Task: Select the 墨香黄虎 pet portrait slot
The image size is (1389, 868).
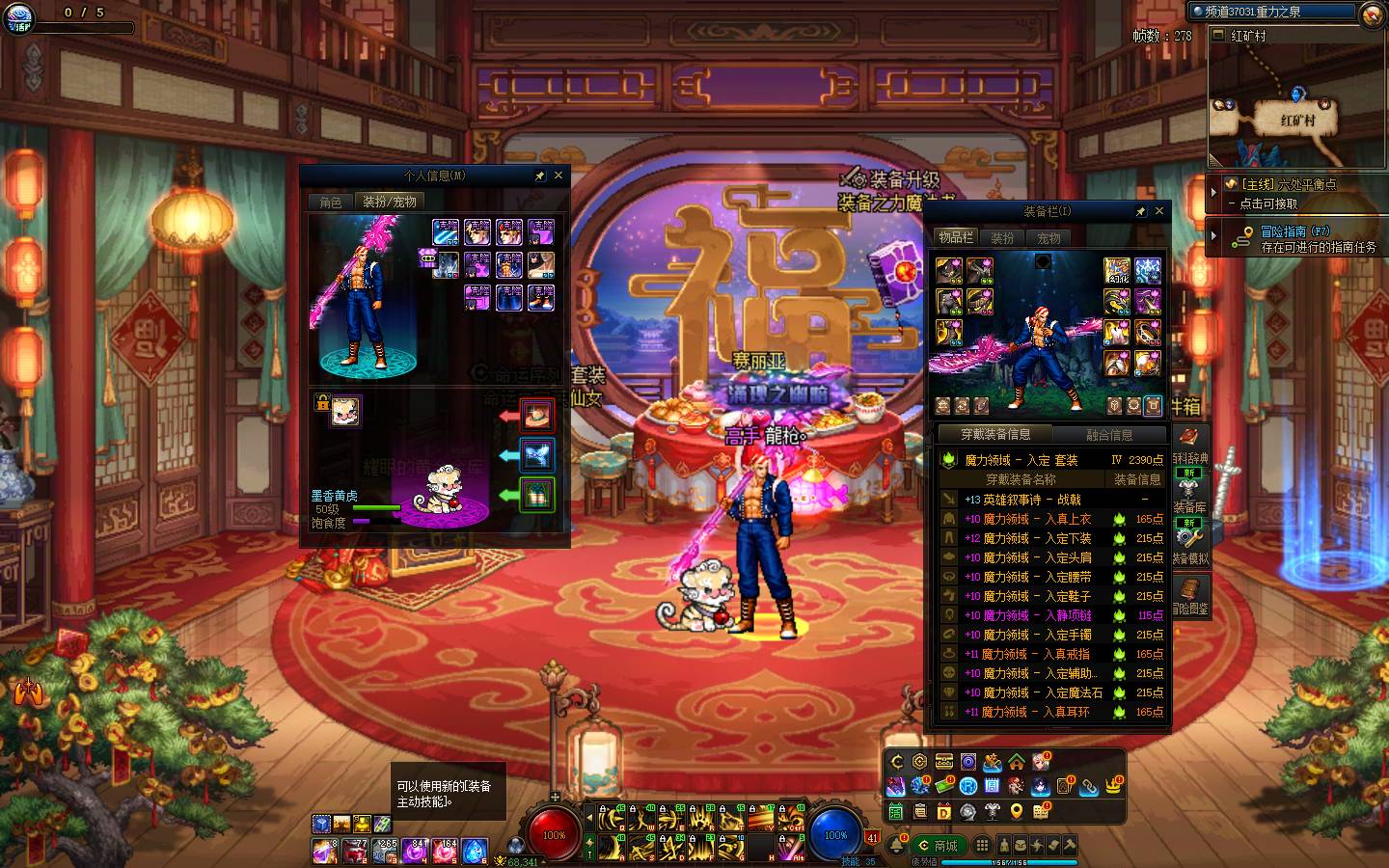Action: 345,411
